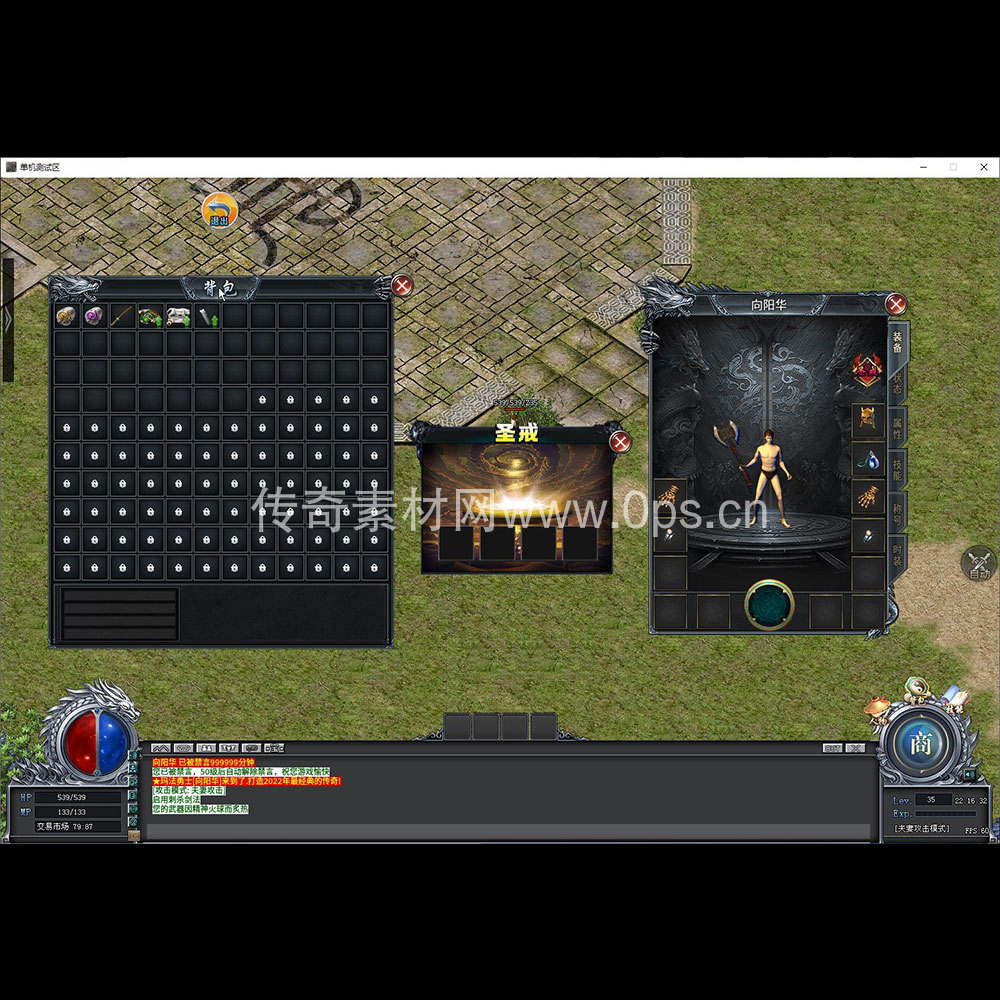Click the teal round medallion slot

click(x=769, y=605)
